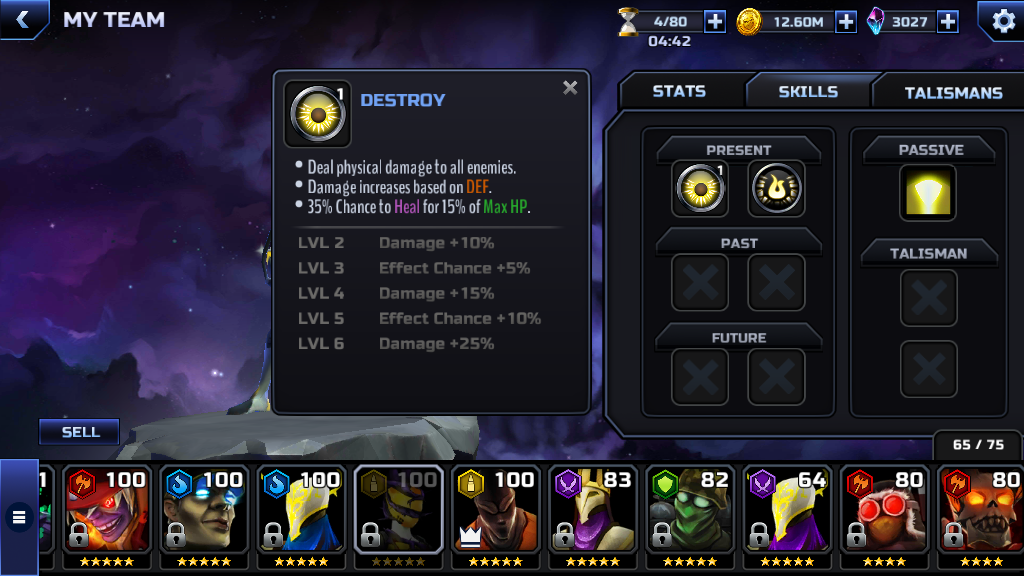
Task: Select the flame skill icon under Present
Action: pyautogui.click(x=776, y=189)
